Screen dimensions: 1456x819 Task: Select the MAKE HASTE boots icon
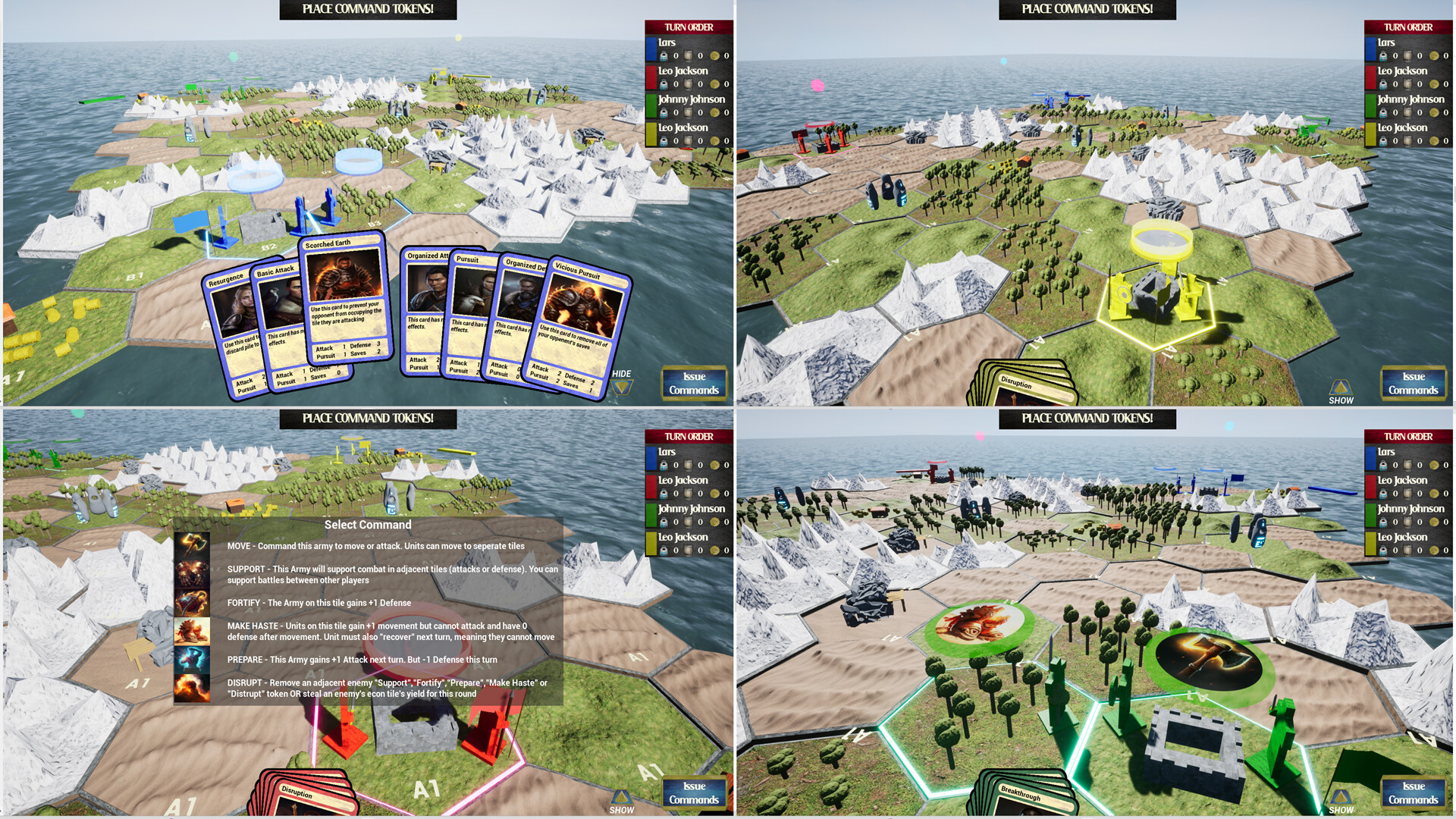pos(193,631)
